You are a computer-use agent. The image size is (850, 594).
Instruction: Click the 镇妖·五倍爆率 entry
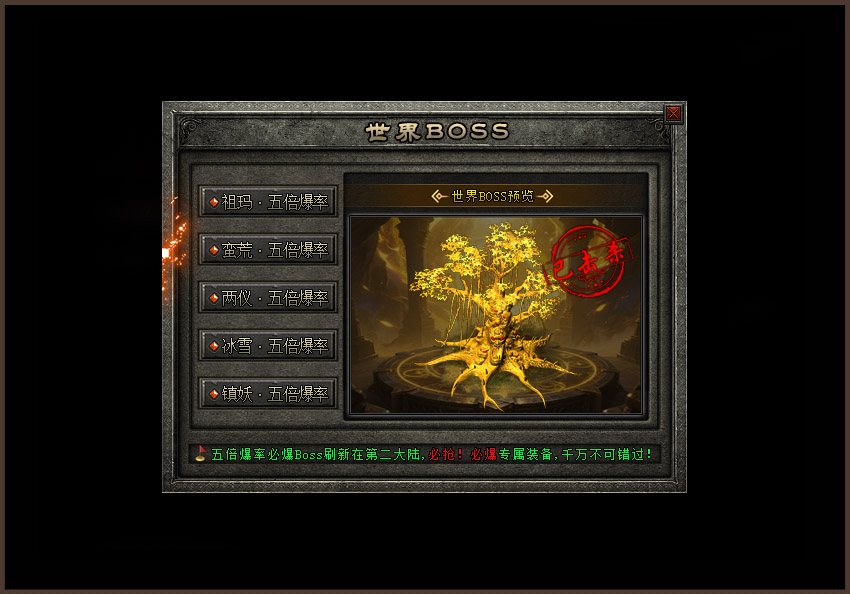coord(268,393)
